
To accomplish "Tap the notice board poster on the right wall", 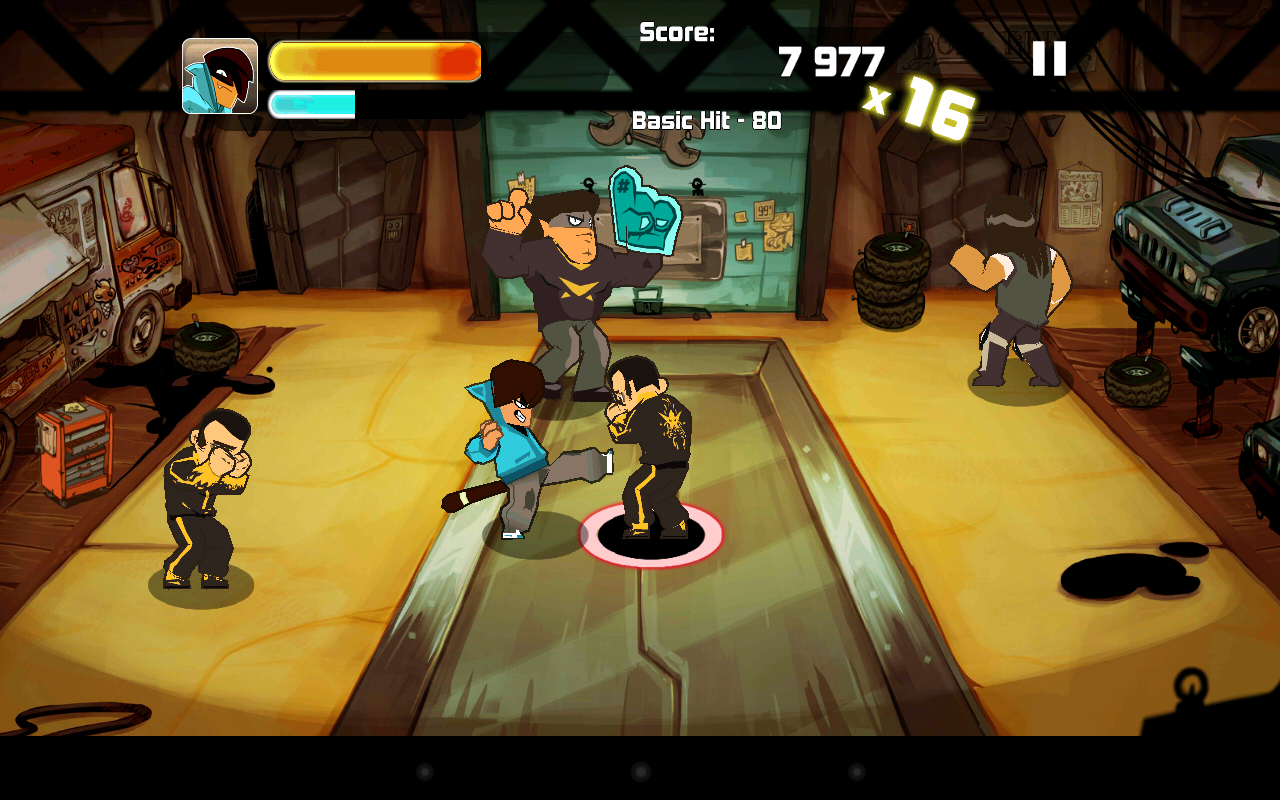I will click(x=1082, y=200).
